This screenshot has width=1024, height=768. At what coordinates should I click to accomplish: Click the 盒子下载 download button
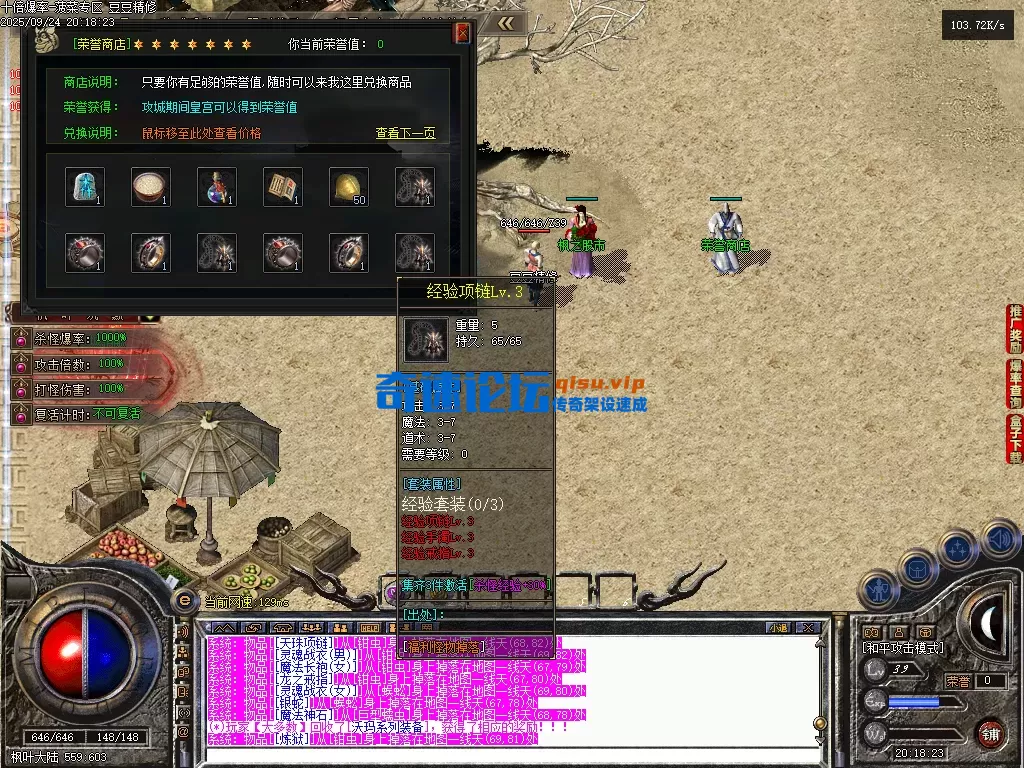click(x=1015, y=439)
